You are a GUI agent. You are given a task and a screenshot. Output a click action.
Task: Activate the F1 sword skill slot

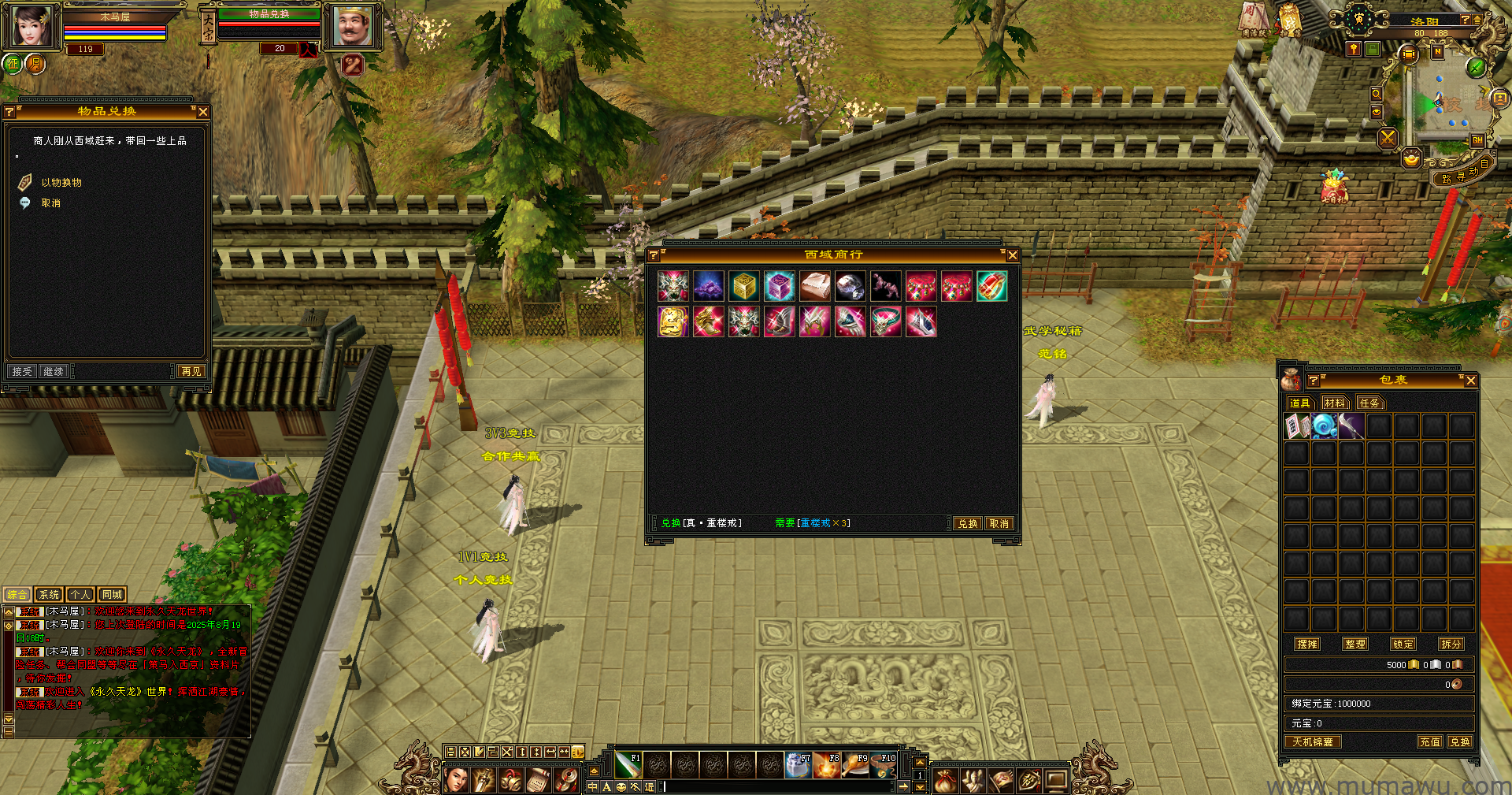click(x=628, y=764)
